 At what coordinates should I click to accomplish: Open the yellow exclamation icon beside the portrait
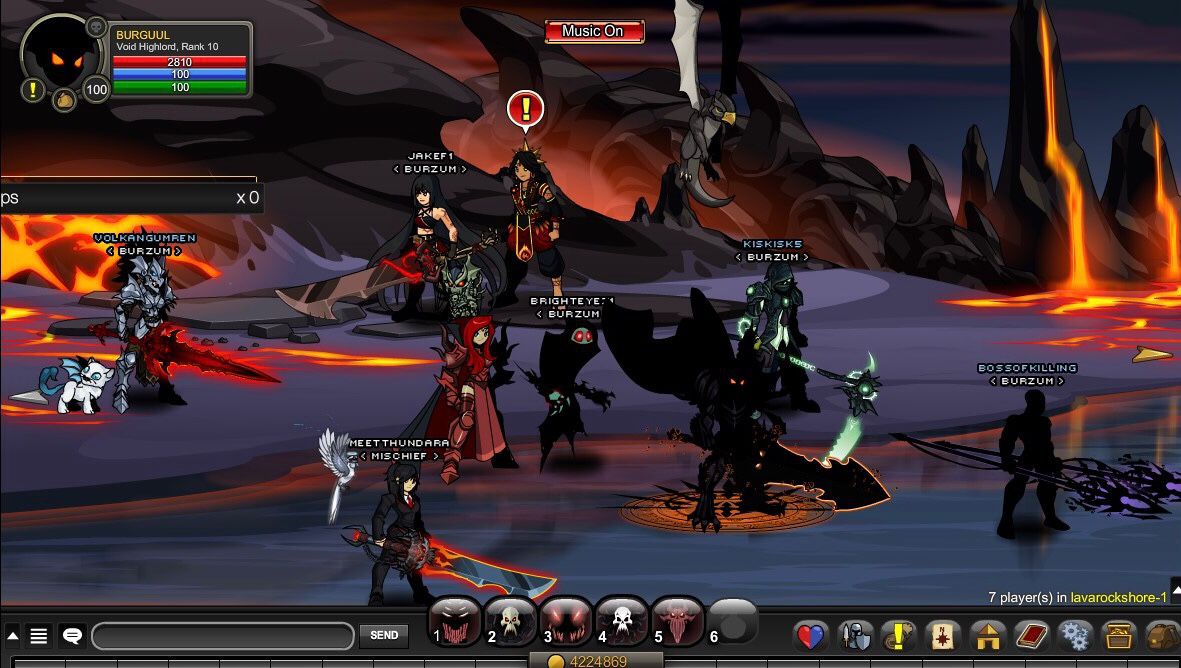point(33,90)
